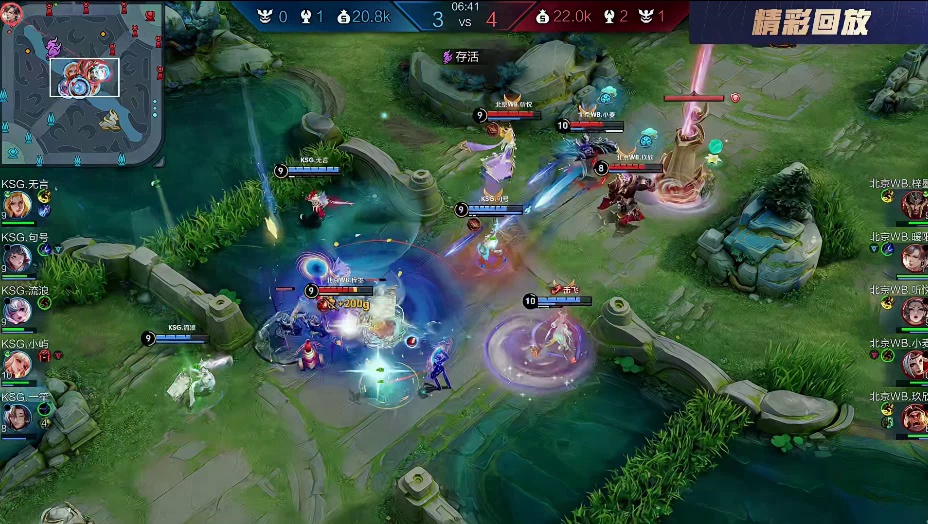The width and height of the screenshot is (928, 524).
Task: Choose 北京WB.暖阳 hero portrait
Action: click(913, 258)
